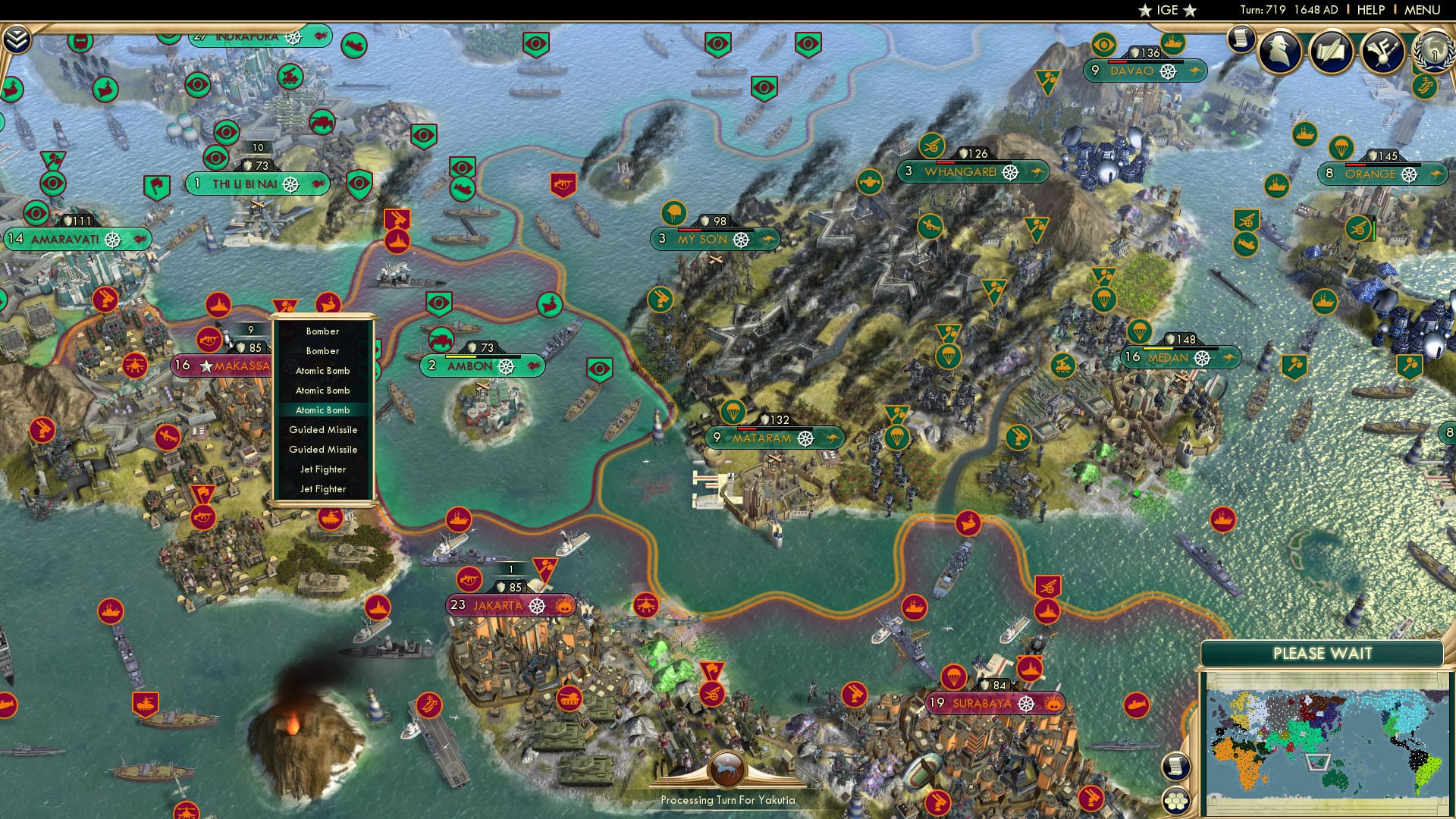Select the first Bomber in the unit list
1456x819 pixels.
[x=324, y=331]
